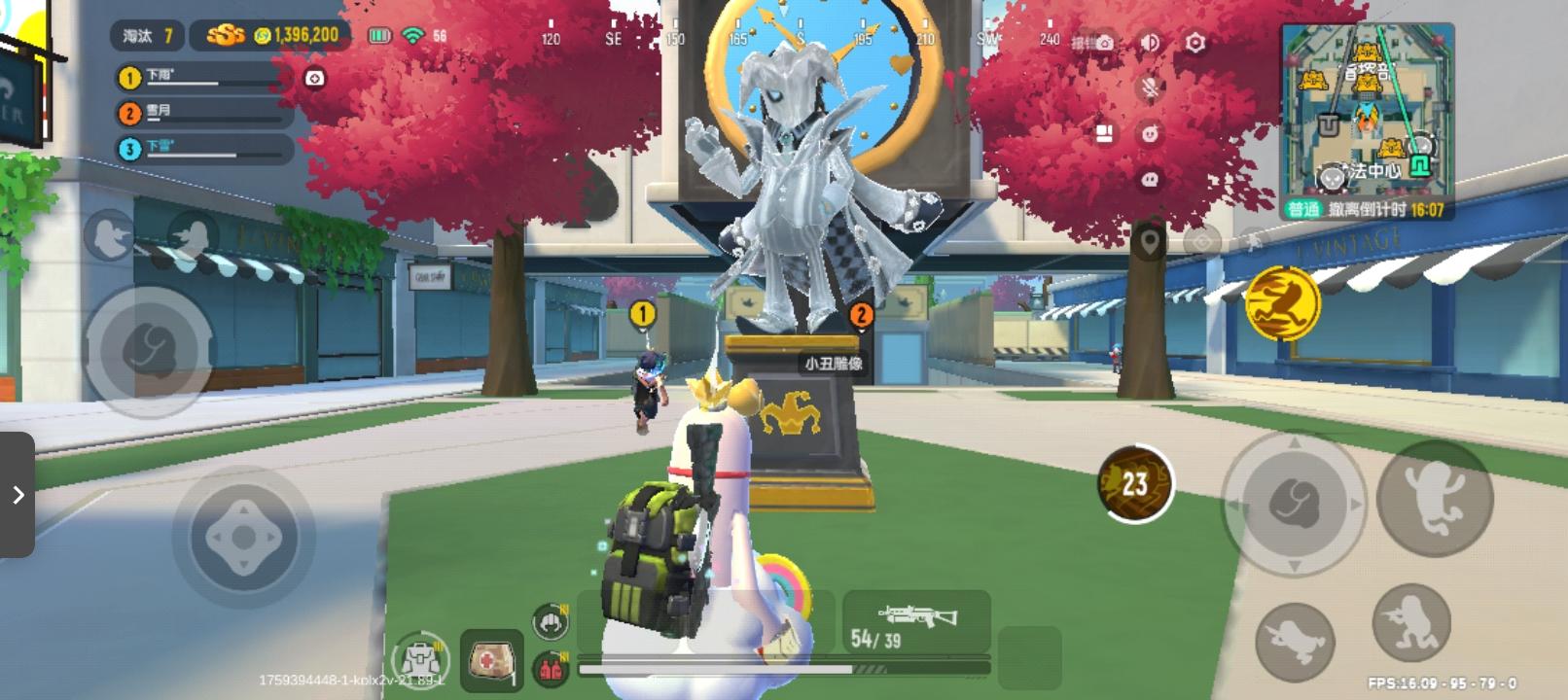Screen dimensions: 1568x700
Task: Toggle spectate camera next to teammate 下雨
Action: [x=312, y=79]
